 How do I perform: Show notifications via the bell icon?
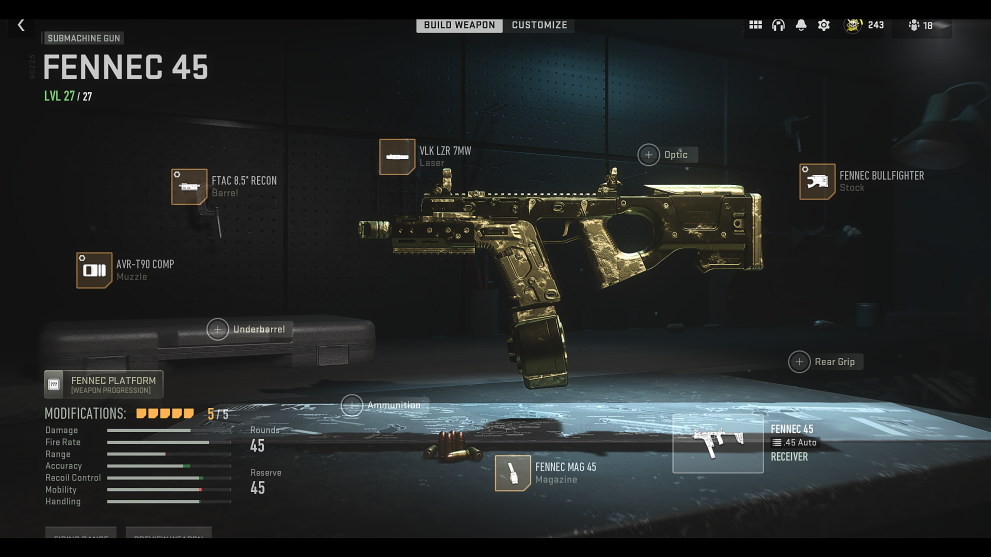tap(801, 25)
